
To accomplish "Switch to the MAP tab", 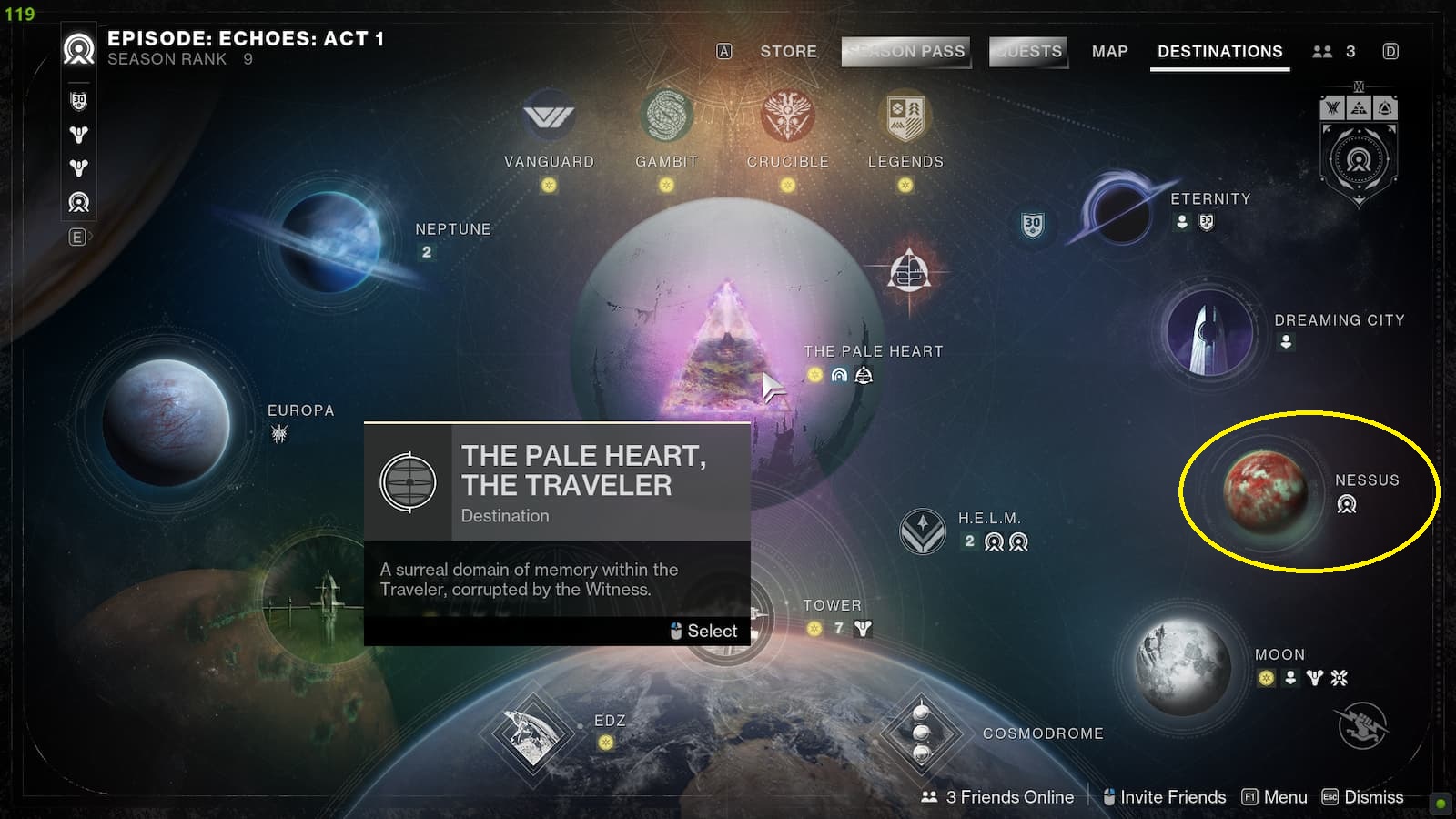I will tap(1109, 52).
